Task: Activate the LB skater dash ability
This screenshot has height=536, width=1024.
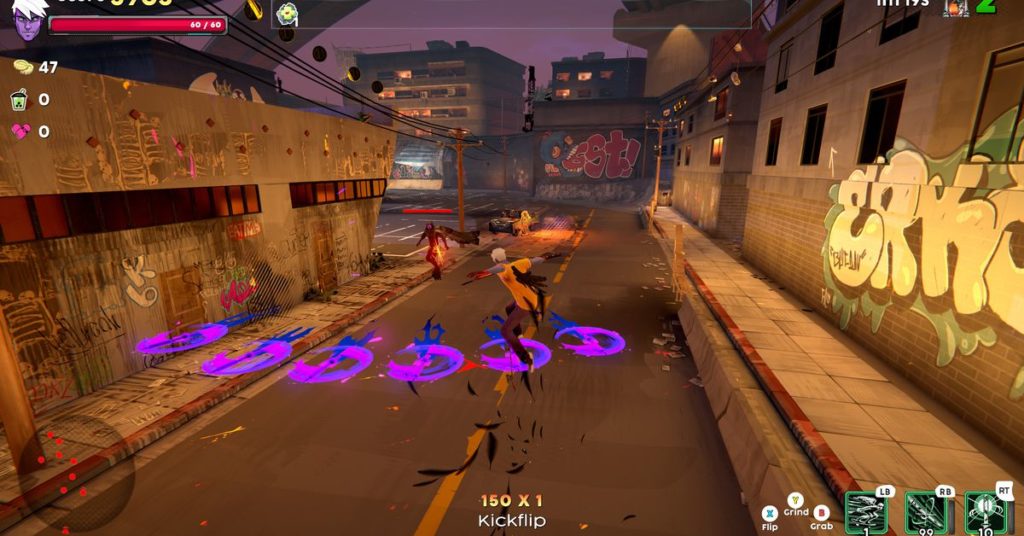Action: tap(866, 512)
